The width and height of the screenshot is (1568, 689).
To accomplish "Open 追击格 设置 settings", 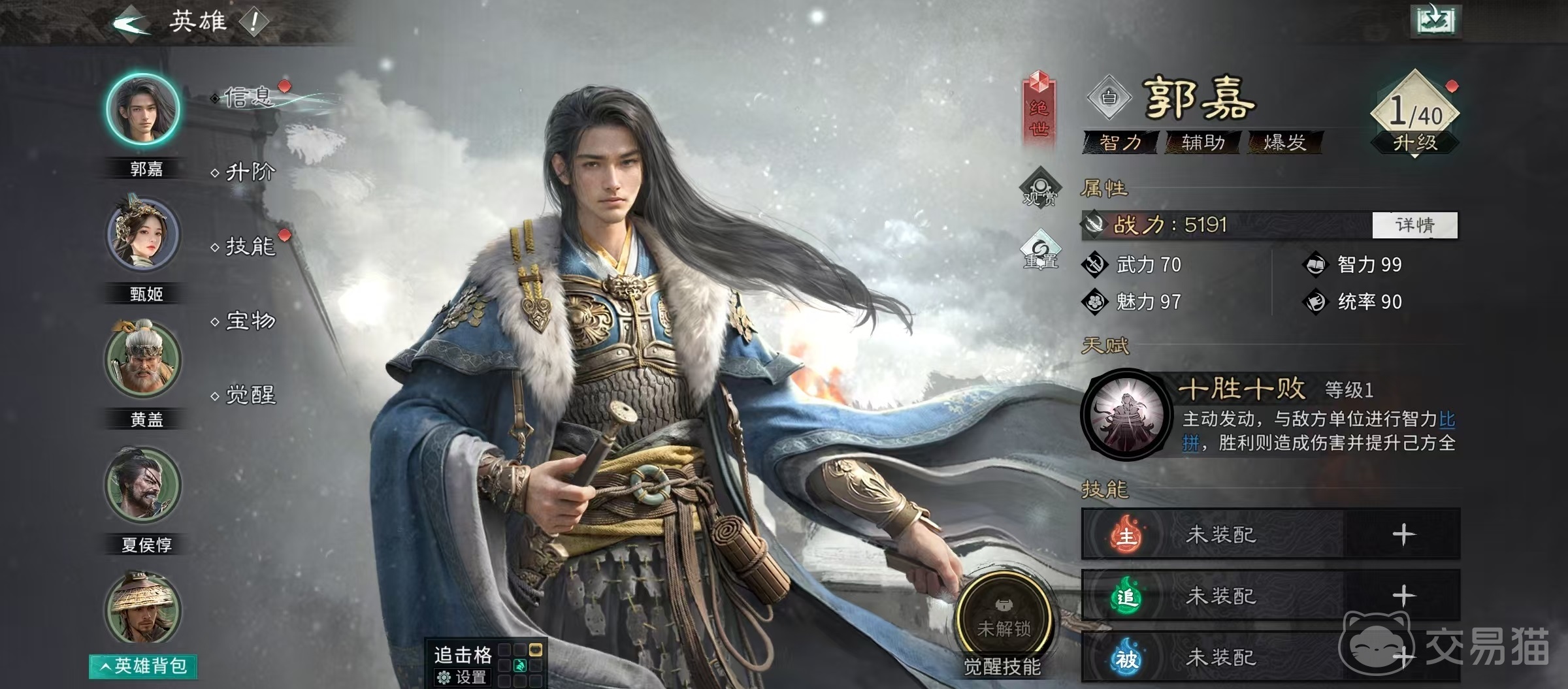I will click(463, 677).
